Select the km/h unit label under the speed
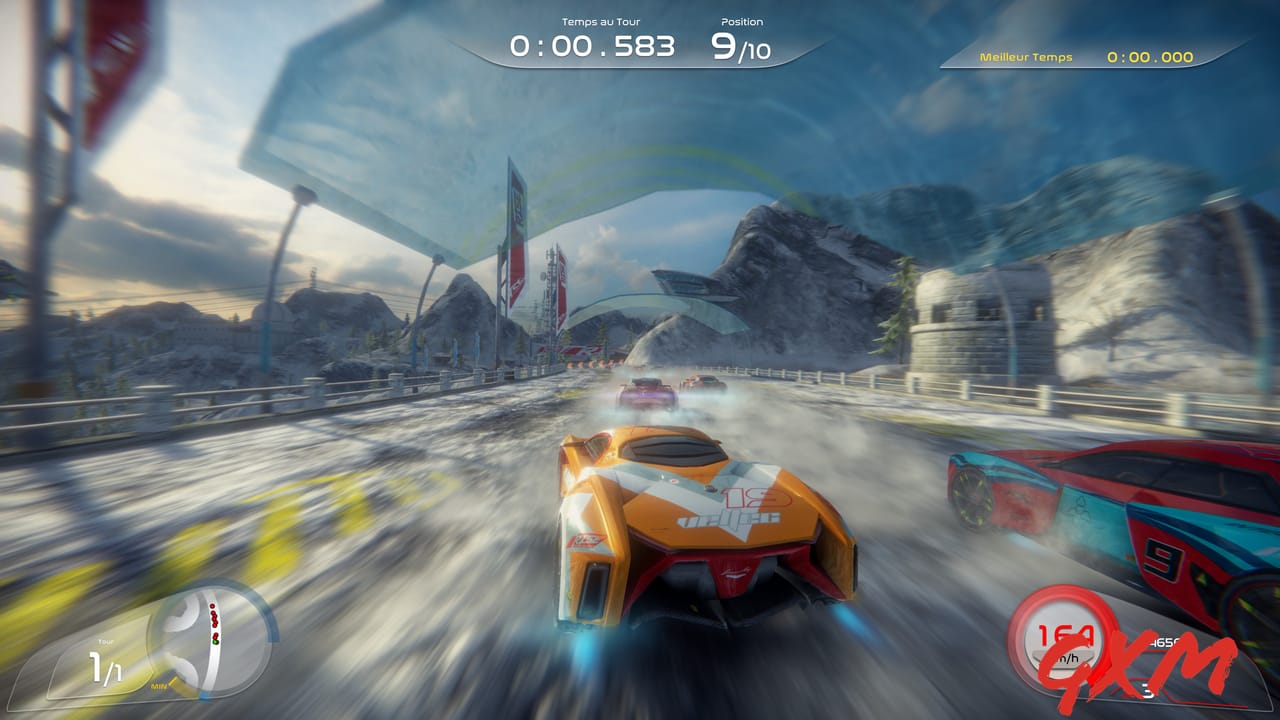This screenshot has height=720, width=1280. [x=1068, y=657]
